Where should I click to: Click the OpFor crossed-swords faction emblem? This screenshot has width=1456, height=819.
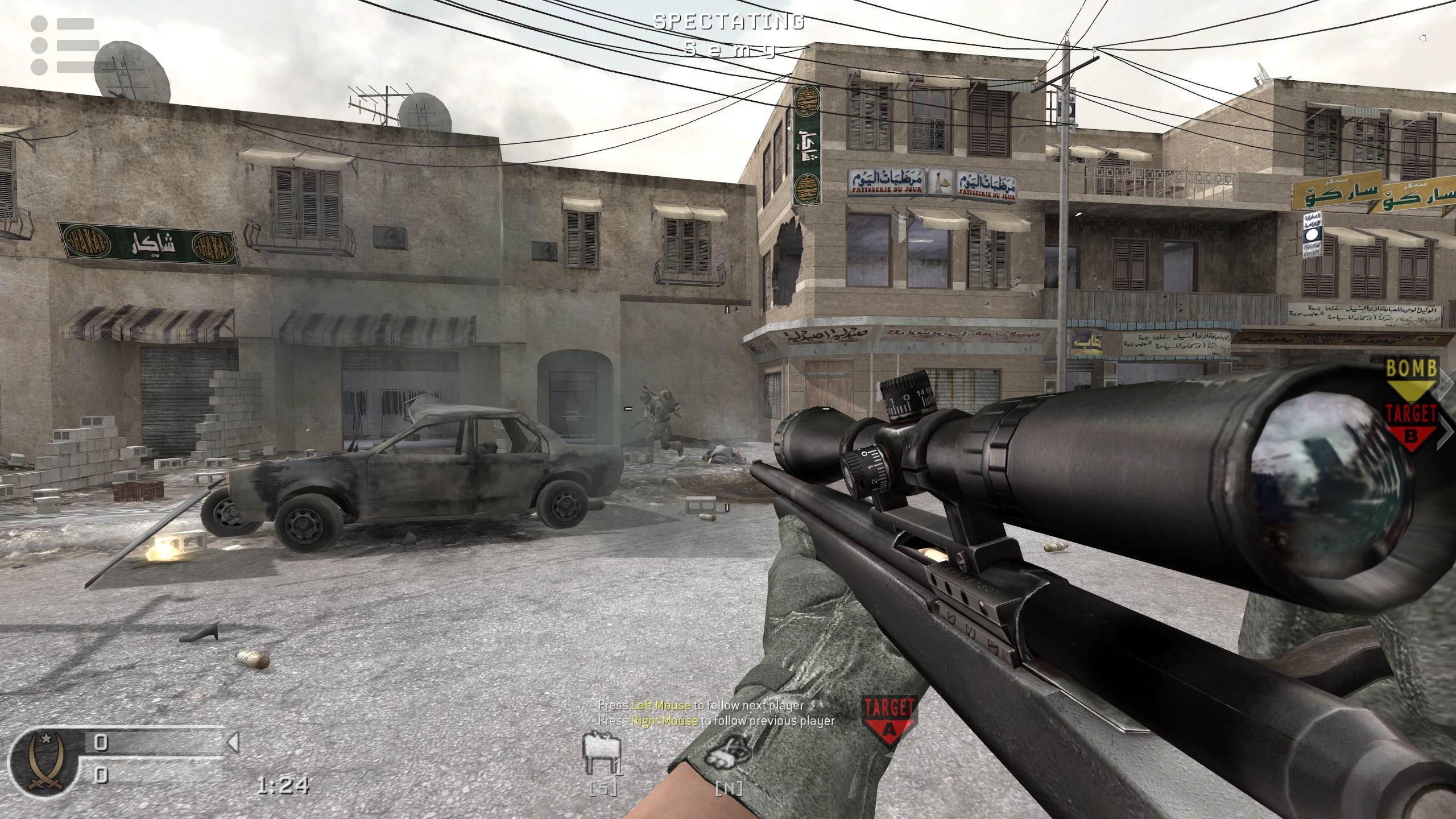click(x=47, y=760)
